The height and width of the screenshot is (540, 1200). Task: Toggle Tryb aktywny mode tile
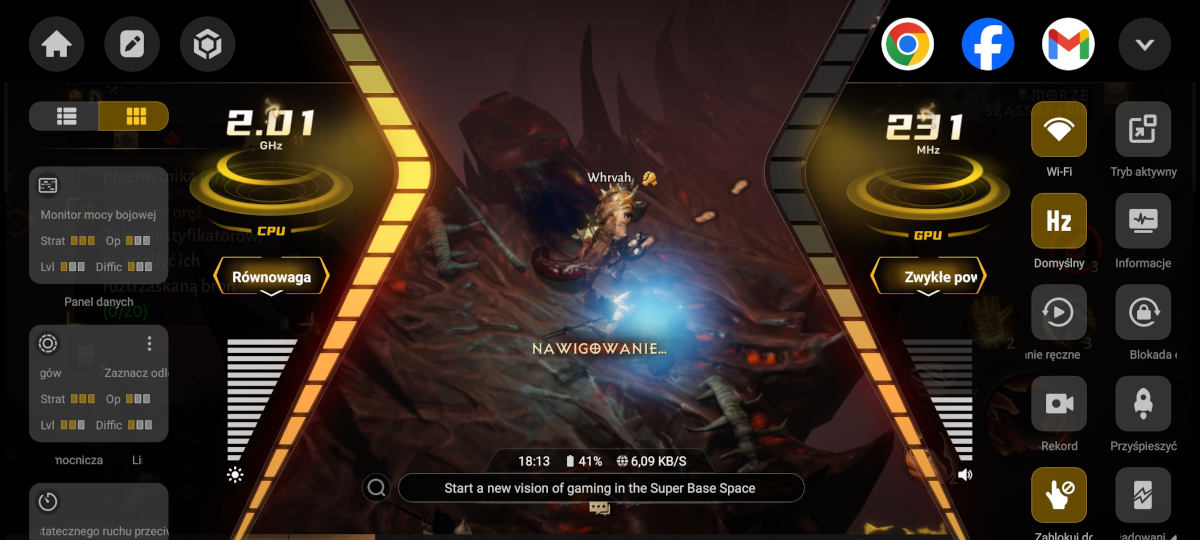point(1142,129)
